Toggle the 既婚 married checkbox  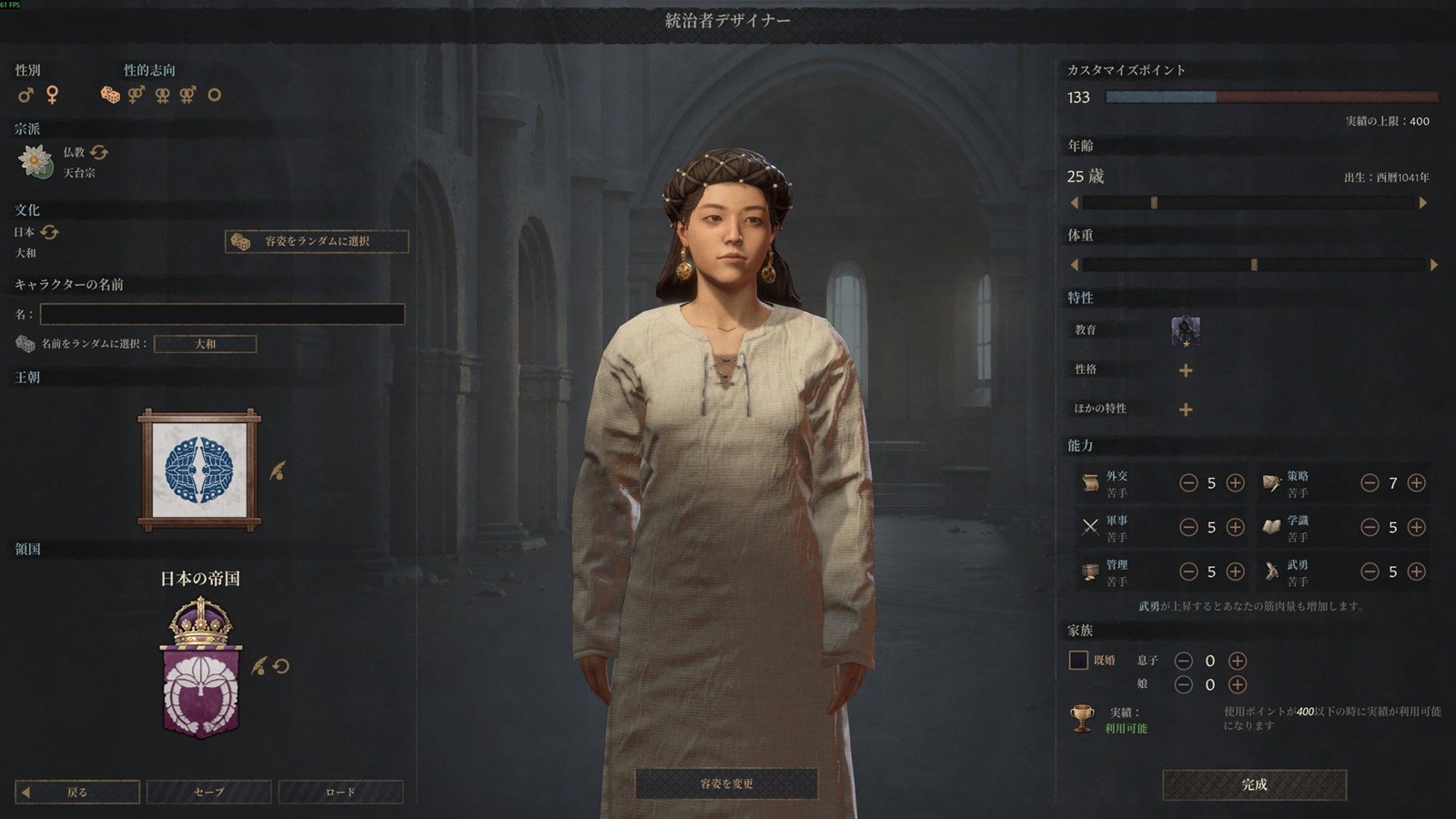pyautogui.click(x=1078, y=661)
